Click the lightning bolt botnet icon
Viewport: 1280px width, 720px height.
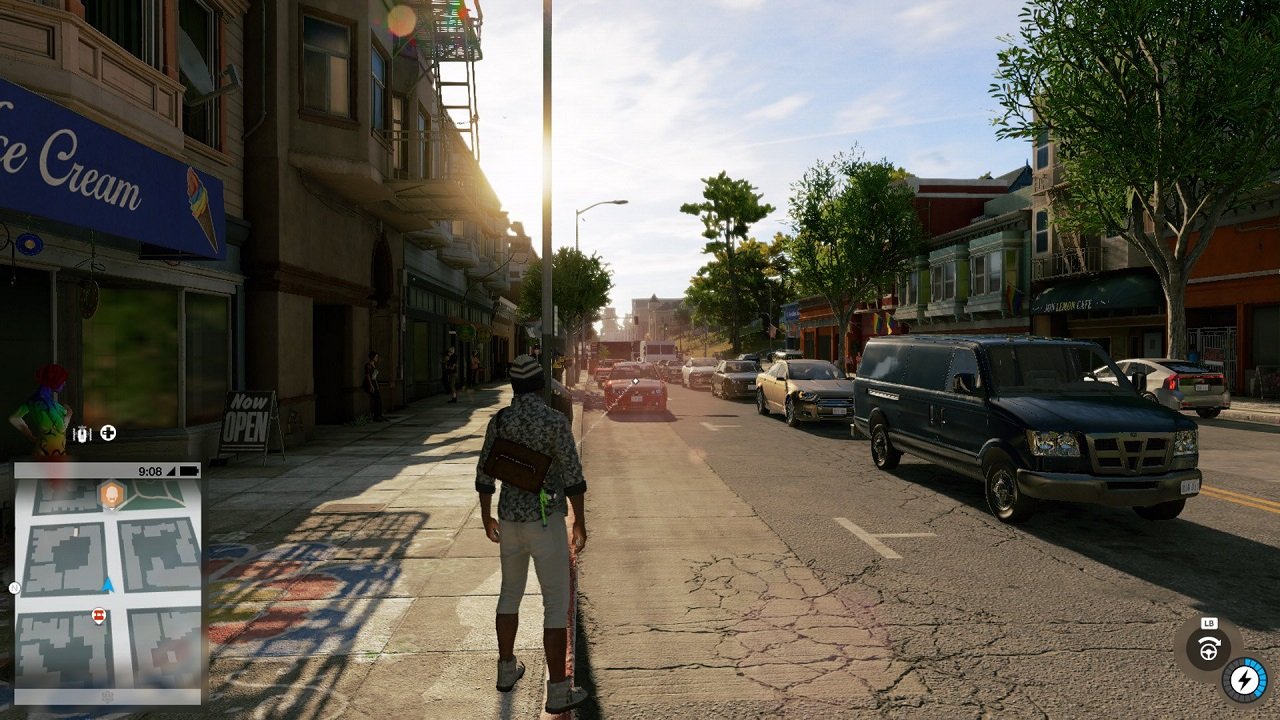pos(1245,680)
